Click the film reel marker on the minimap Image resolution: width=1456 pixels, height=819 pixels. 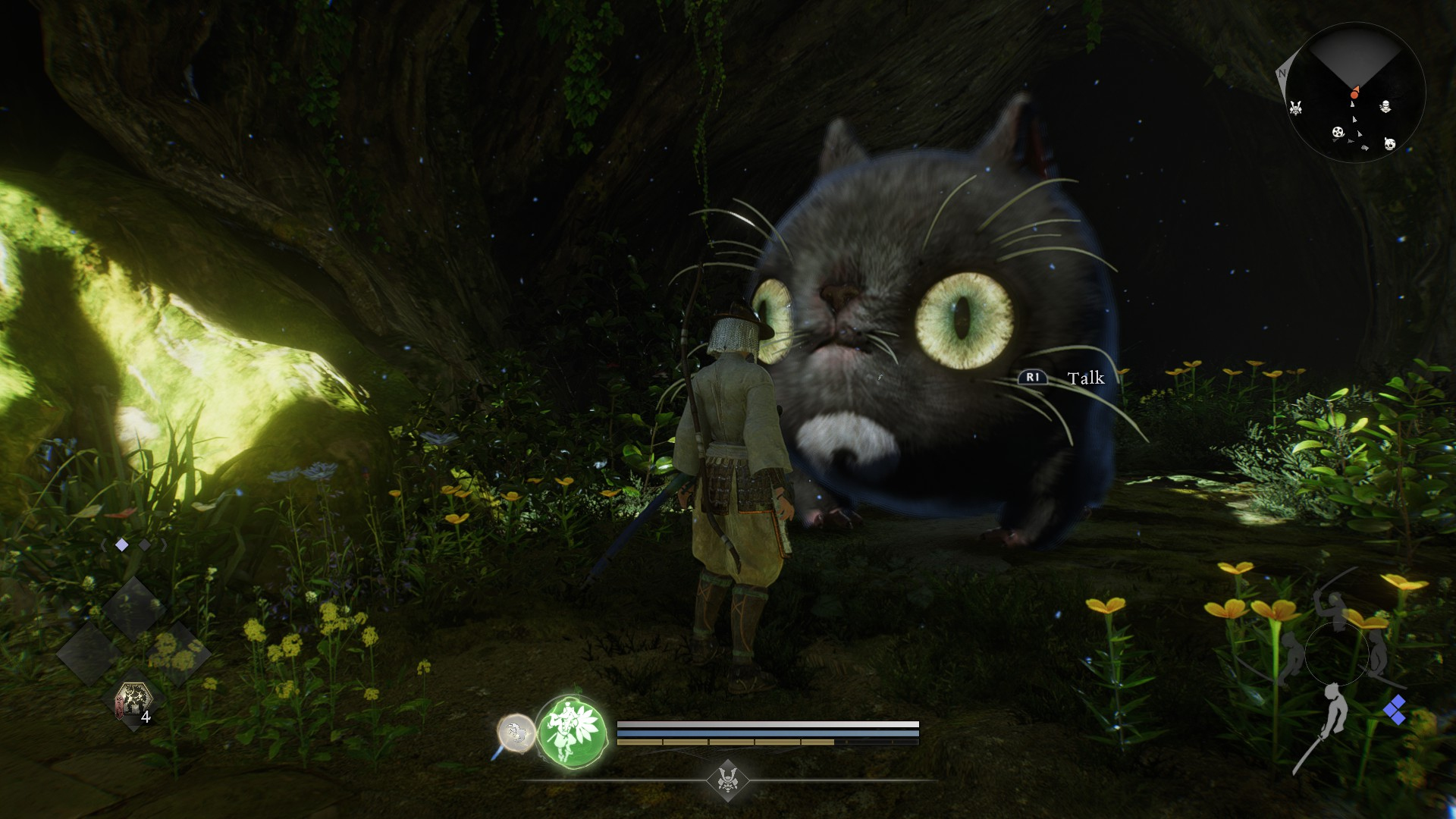[x=1338, y=133]
